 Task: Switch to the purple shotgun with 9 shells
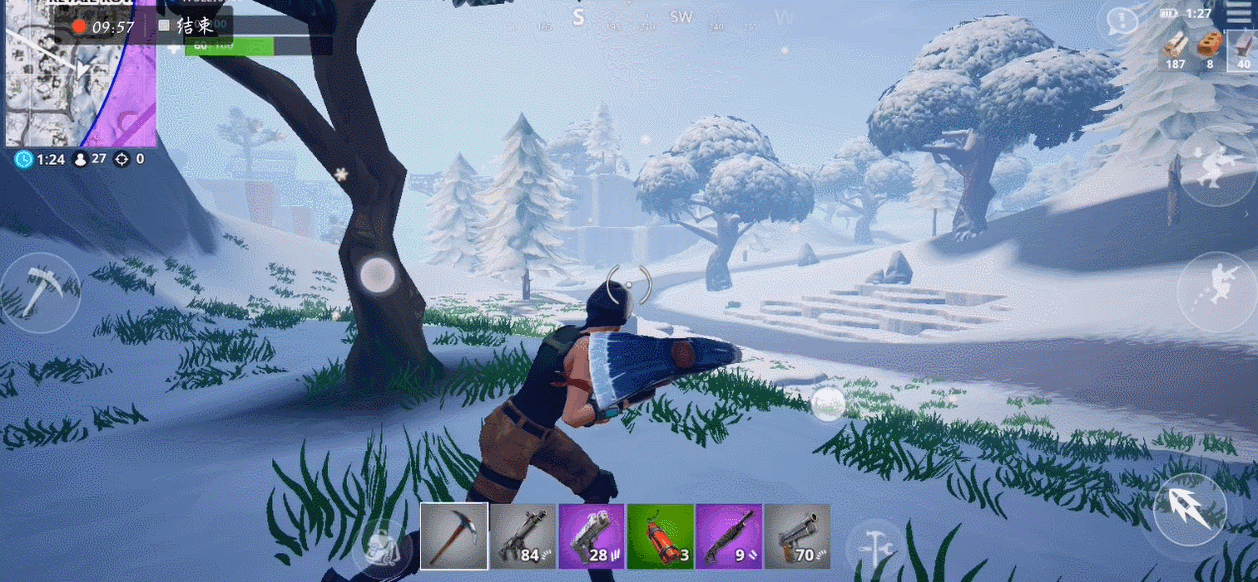tap(728, 536)
